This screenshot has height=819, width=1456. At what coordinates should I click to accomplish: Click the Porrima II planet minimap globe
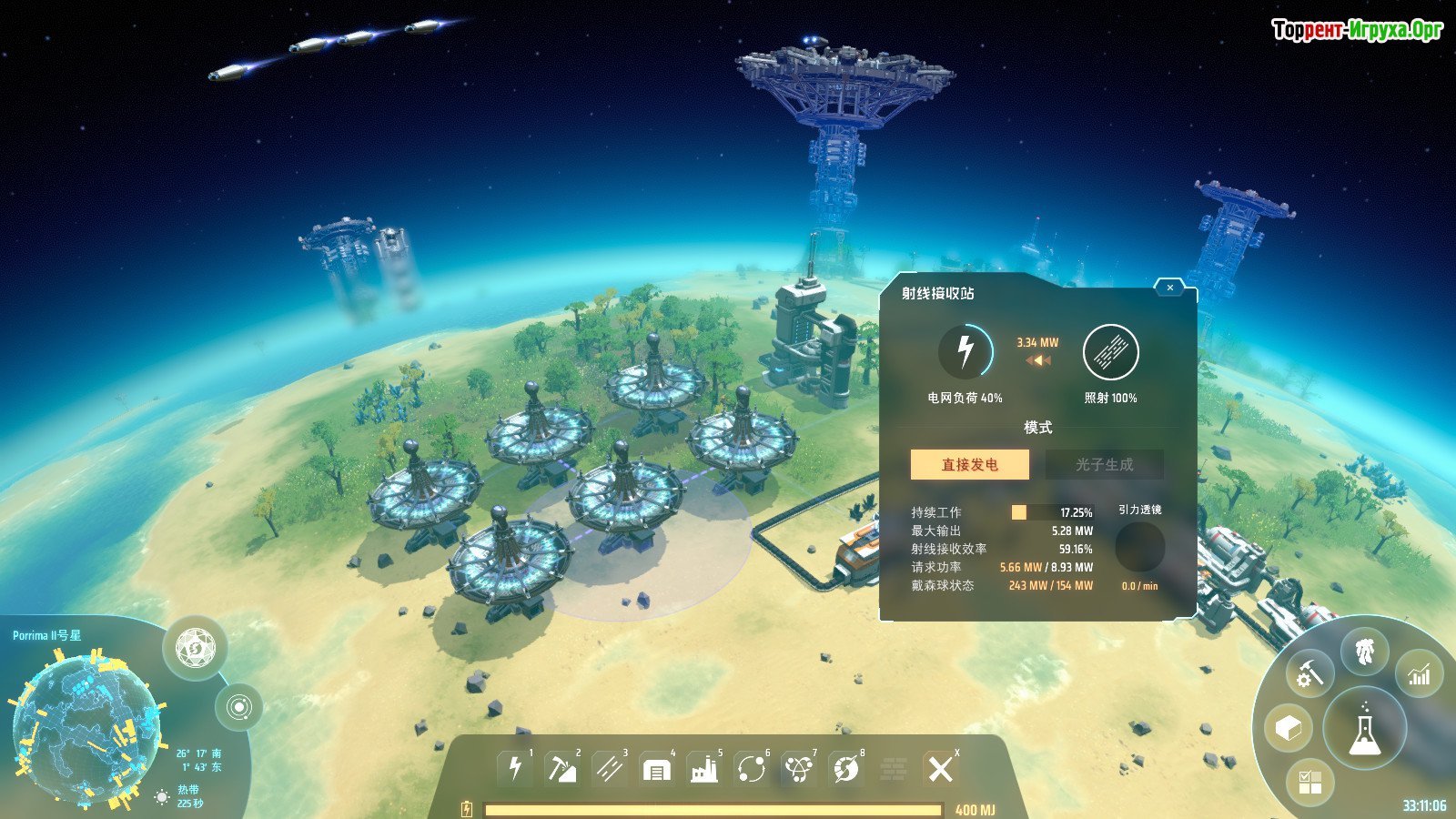[x=86, y=726]
